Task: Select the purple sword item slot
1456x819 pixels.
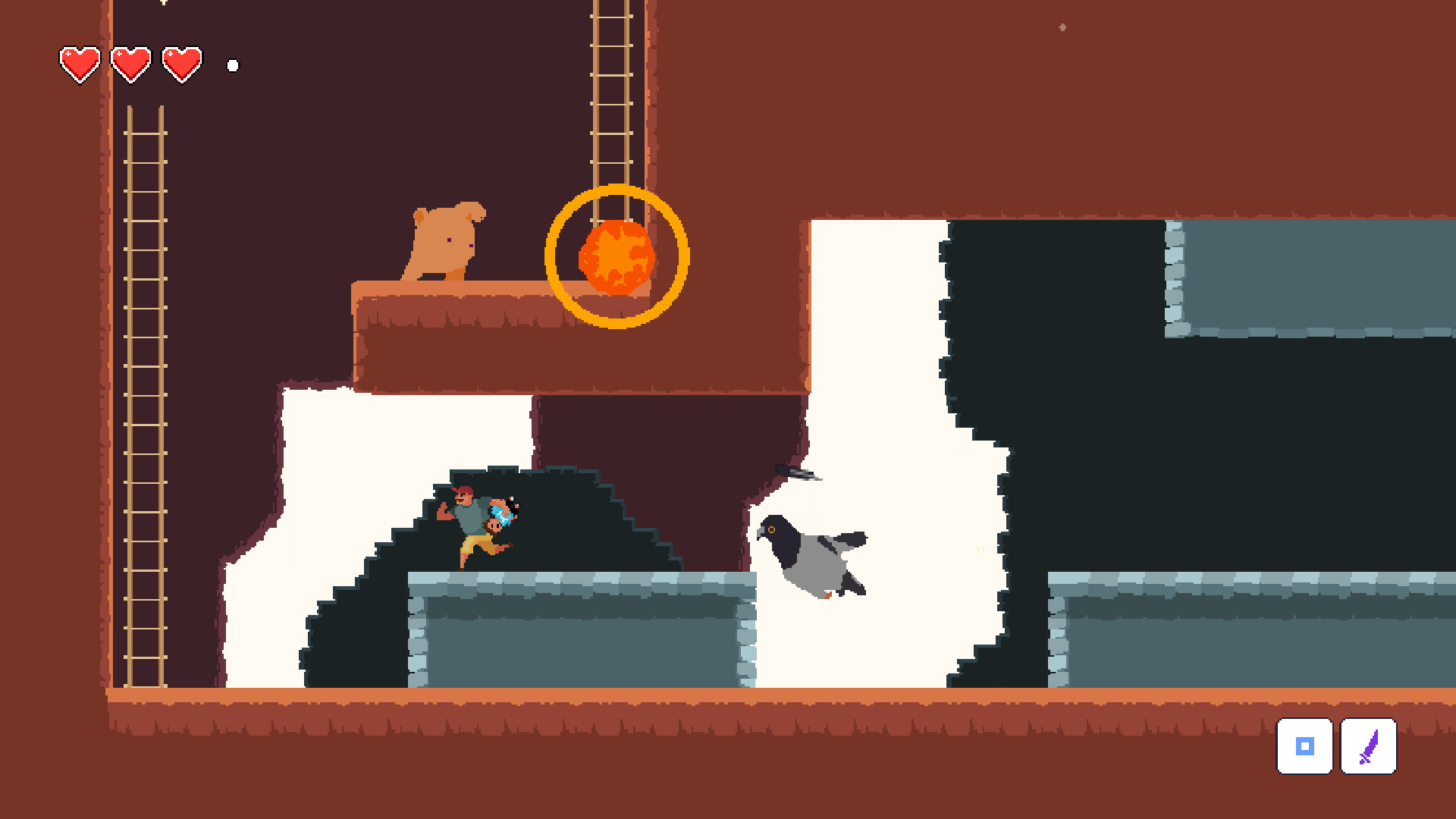Action: coord(1368,746)
